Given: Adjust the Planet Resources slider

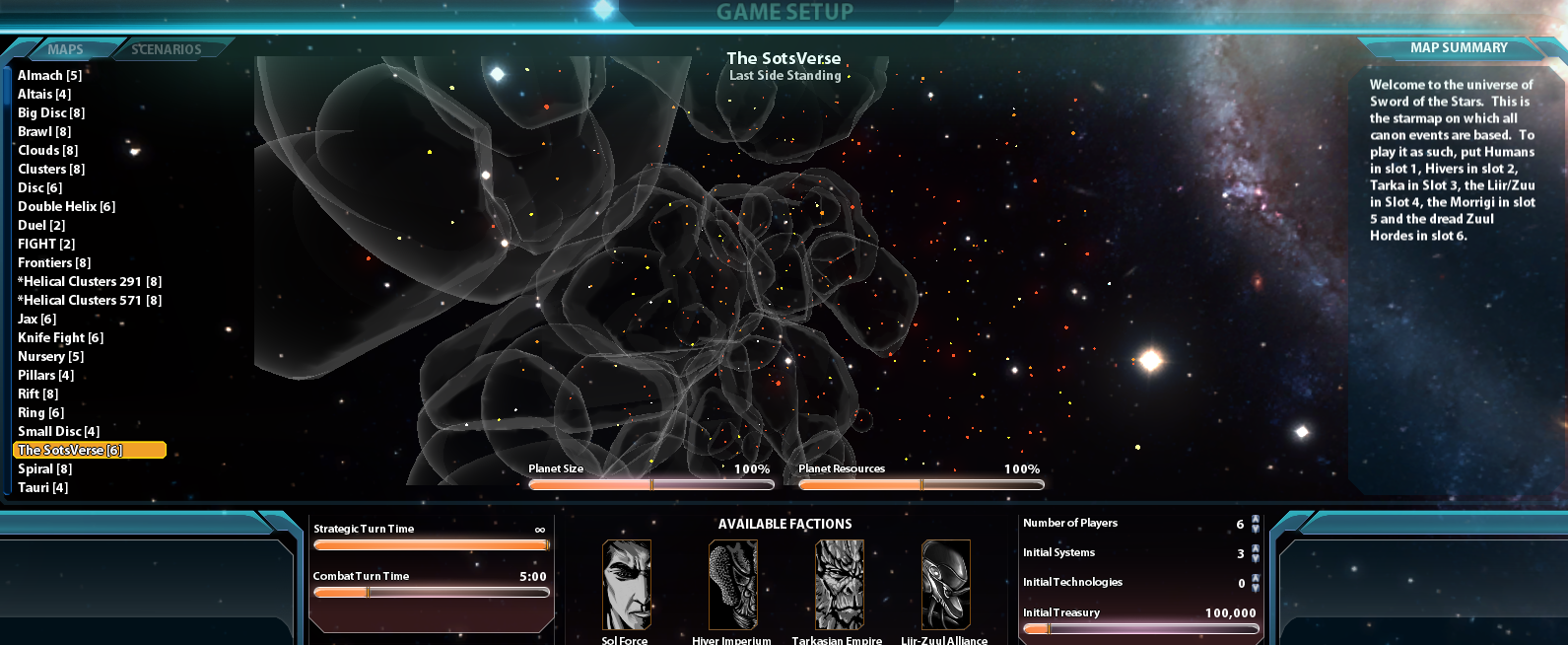Looking at the screenshot, I should point(920,484).
